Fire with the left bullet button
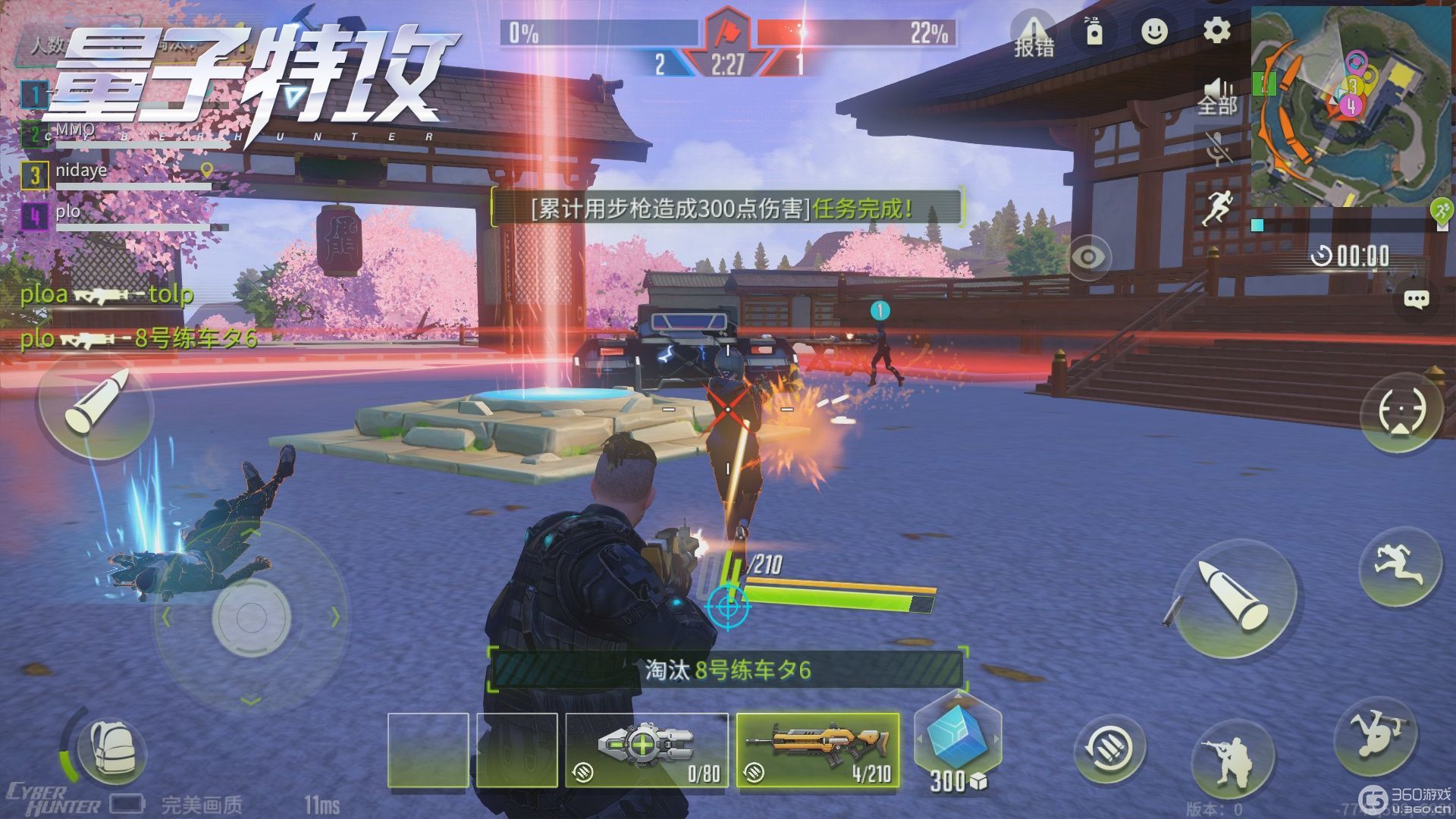1456x819 pixels. 96,408
